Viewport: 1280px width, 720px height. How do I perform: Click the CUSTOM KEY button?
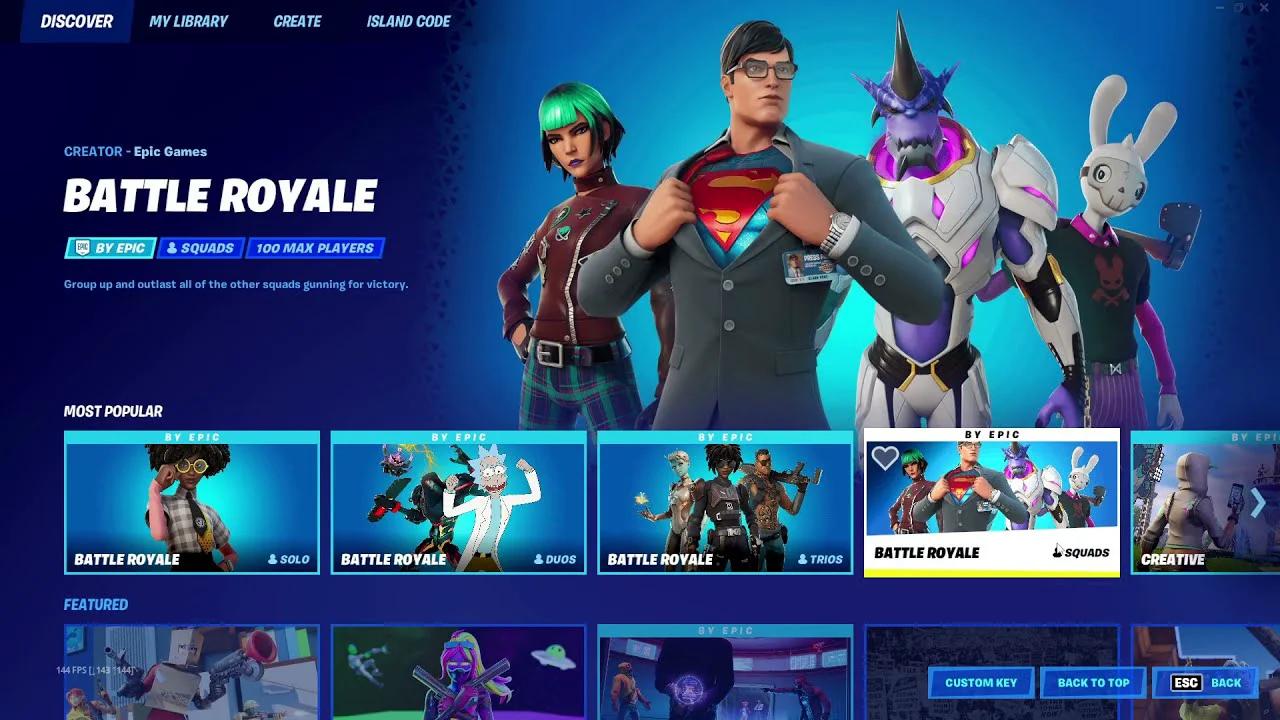coord(980,683)
